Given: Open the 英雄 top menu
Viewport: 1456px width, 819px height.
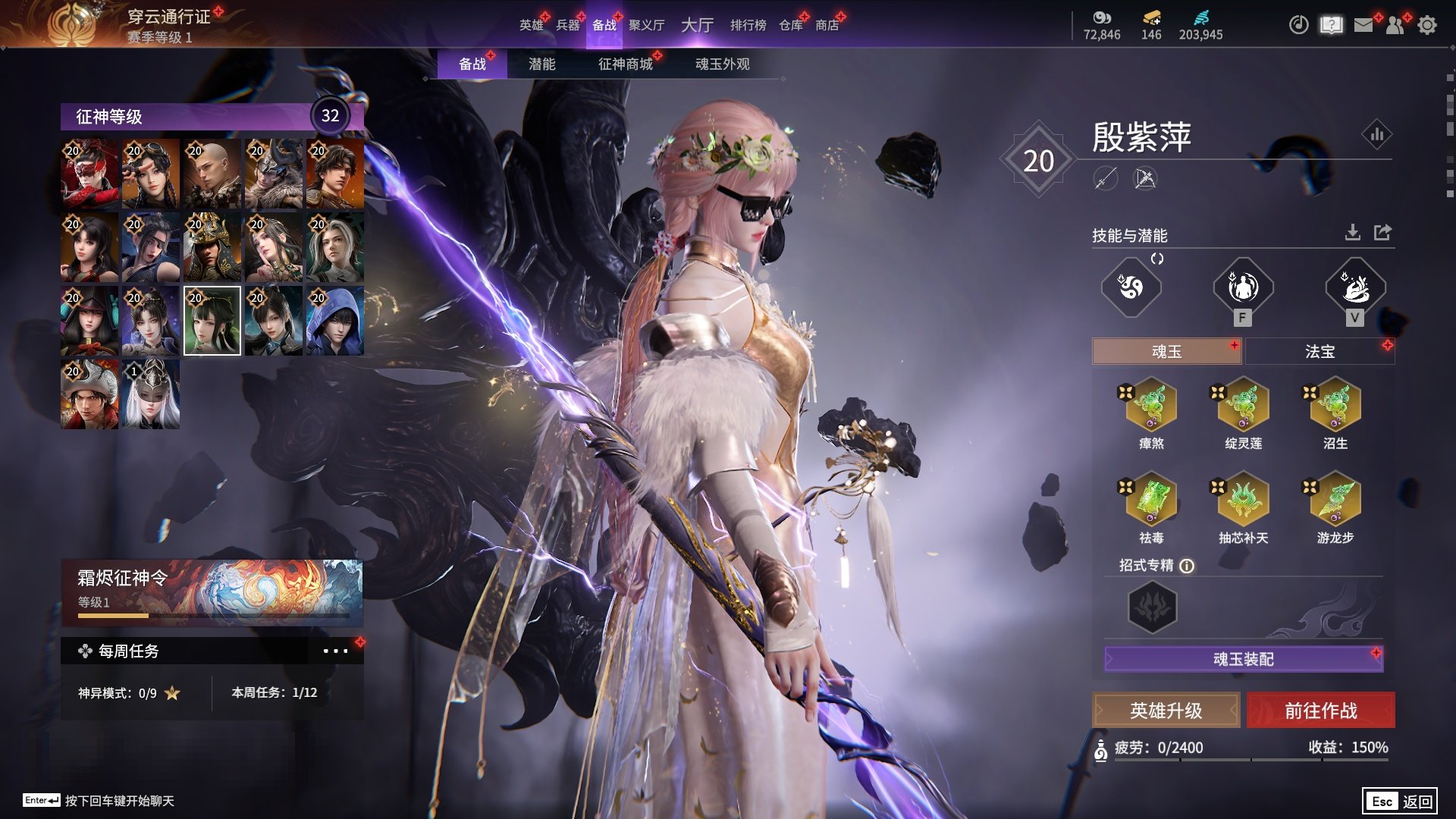Looking at the screenshot, I should point(531,25).
